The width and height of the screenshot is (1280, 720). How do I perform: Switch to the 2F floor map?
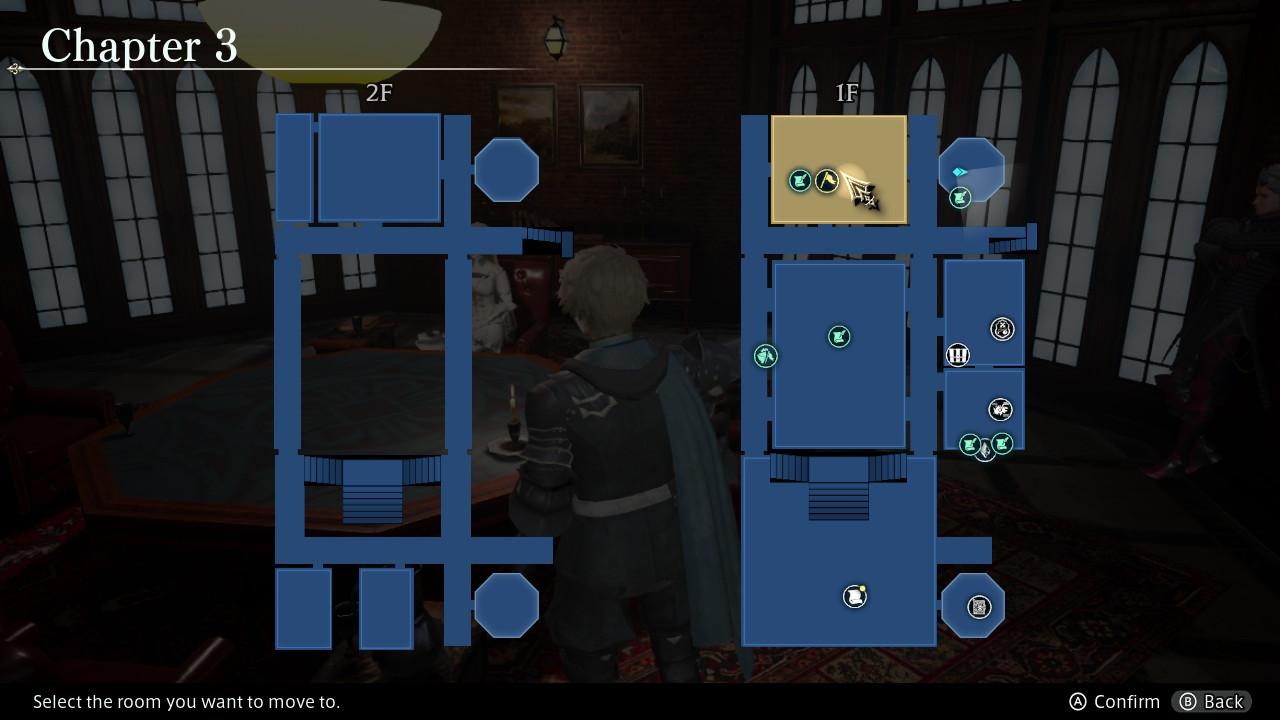(378, 92)
